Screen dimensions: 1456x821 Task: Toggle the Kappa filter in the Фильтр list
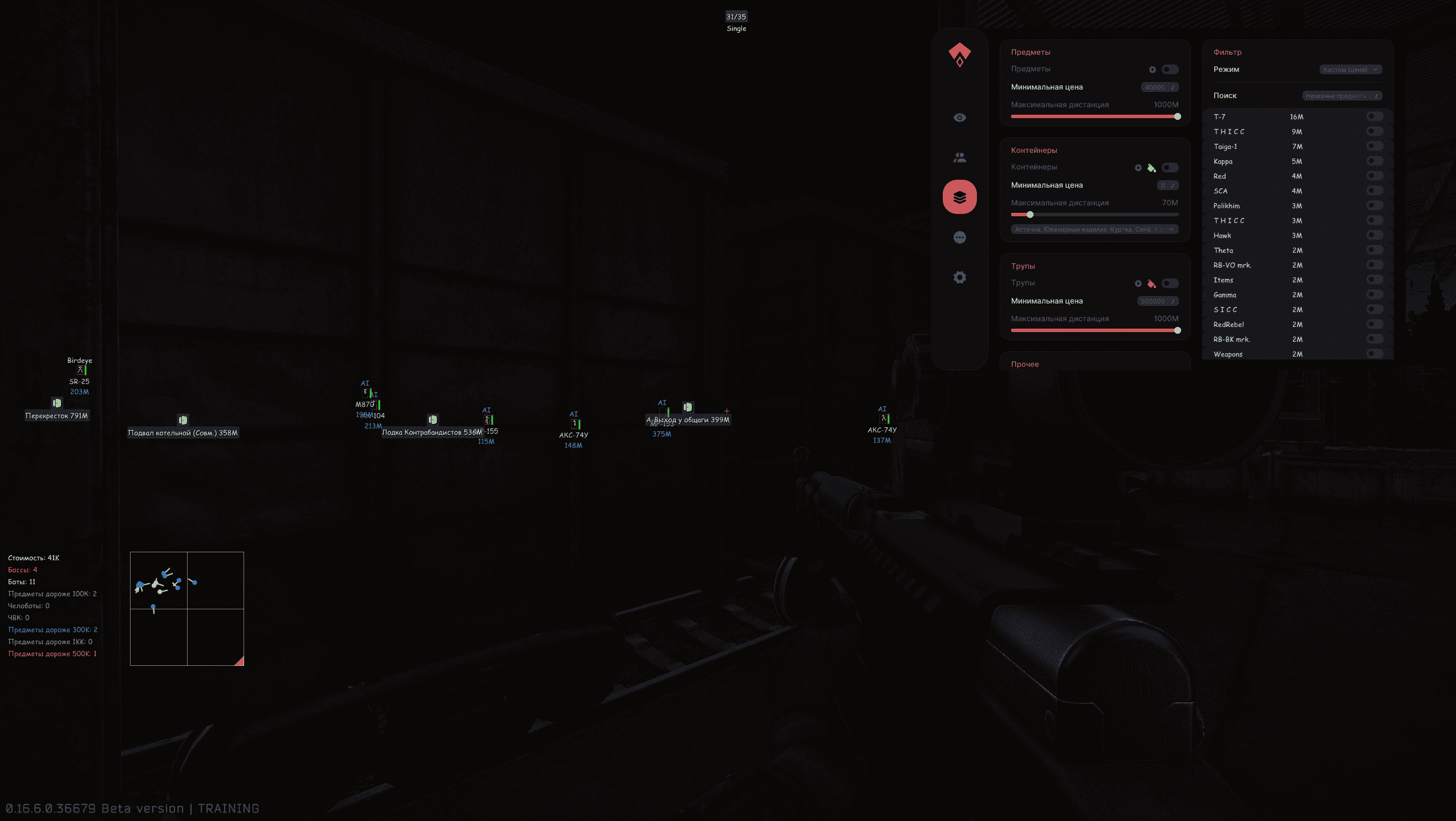(x=1374, y=161)
